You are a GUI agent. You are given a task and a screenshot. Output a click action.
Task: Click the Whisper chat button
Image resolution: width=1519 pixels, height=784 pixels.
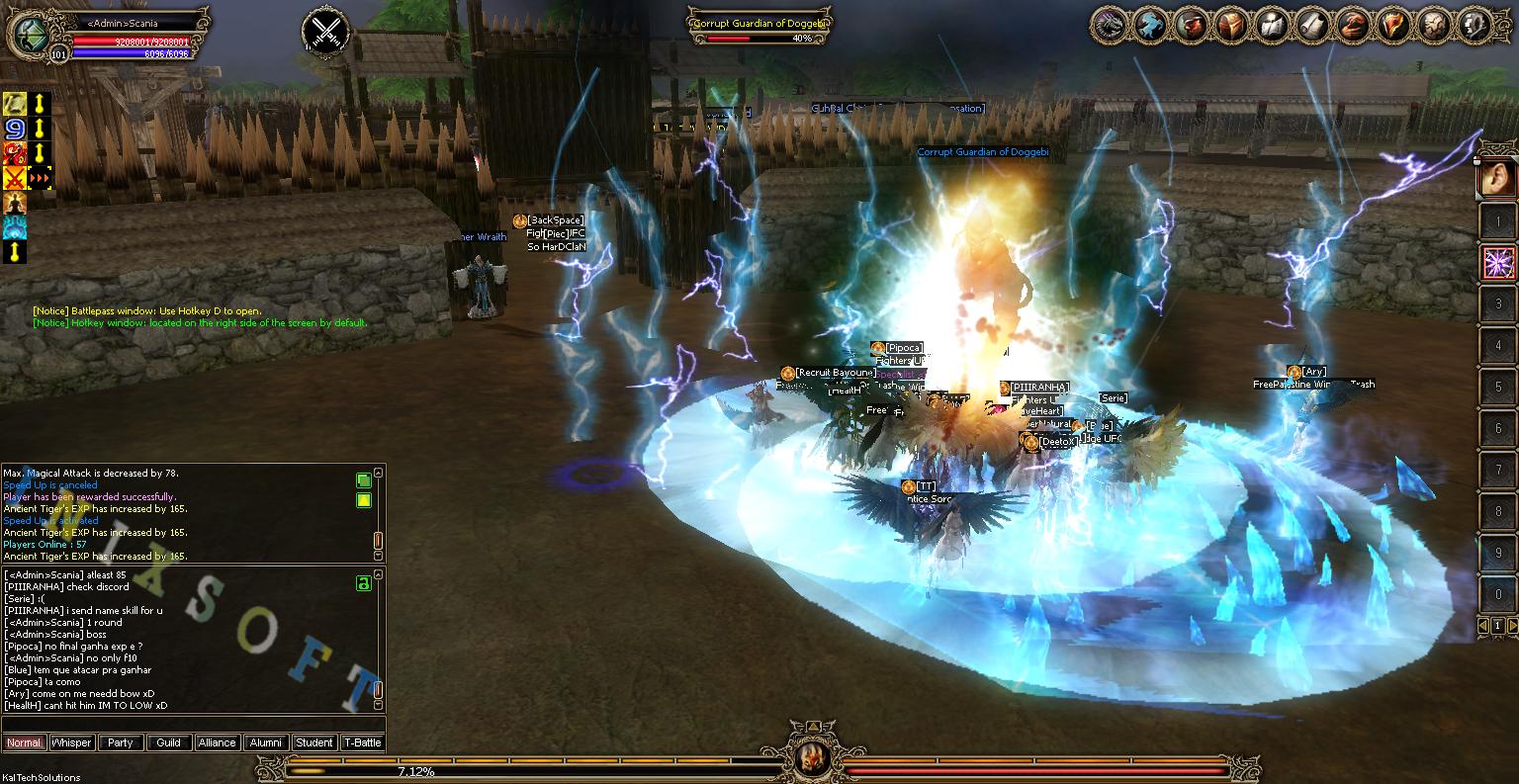pos(71,742)
